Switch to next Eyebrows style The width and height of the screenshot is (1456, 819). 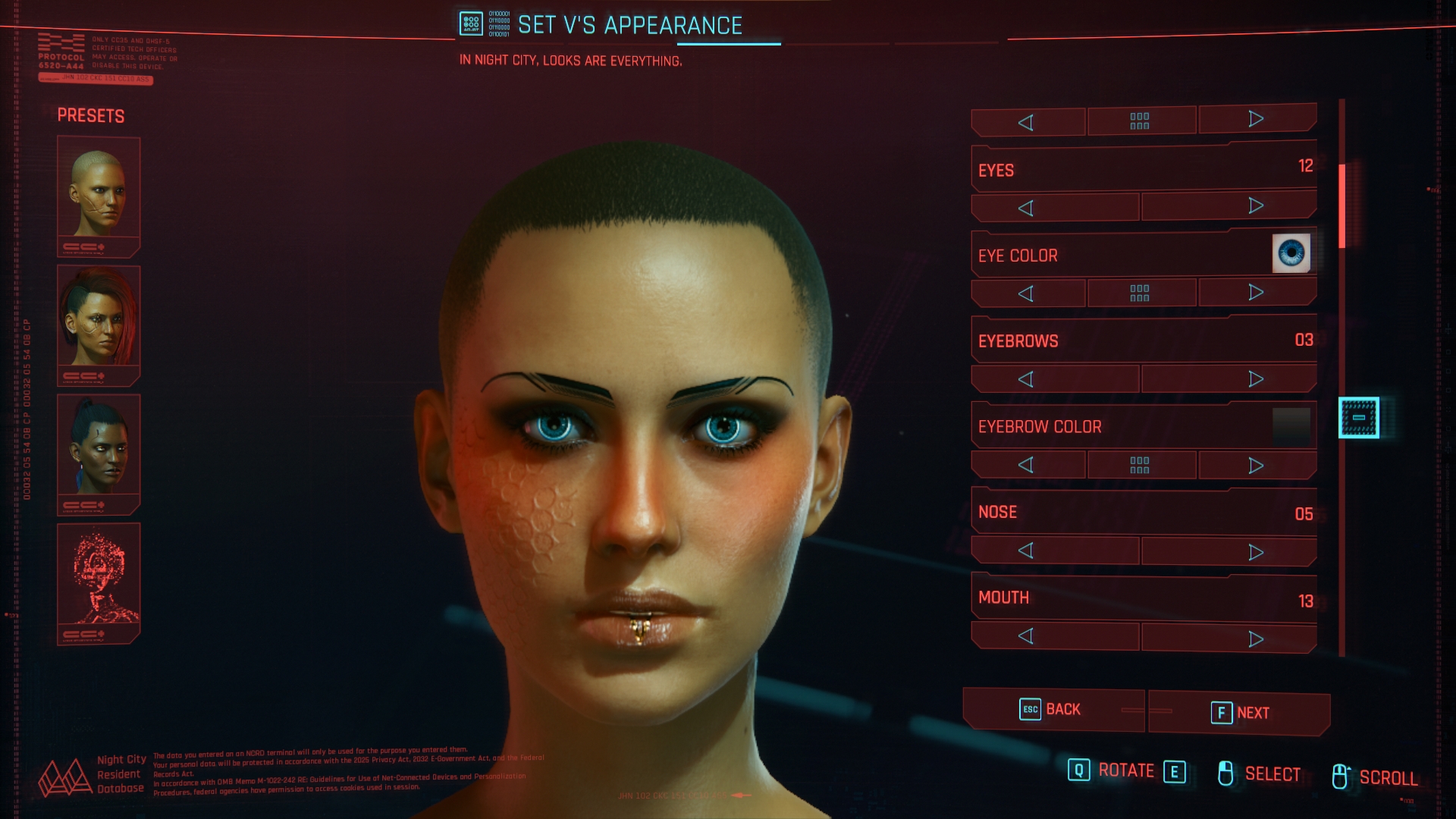tap(1256, 378)
